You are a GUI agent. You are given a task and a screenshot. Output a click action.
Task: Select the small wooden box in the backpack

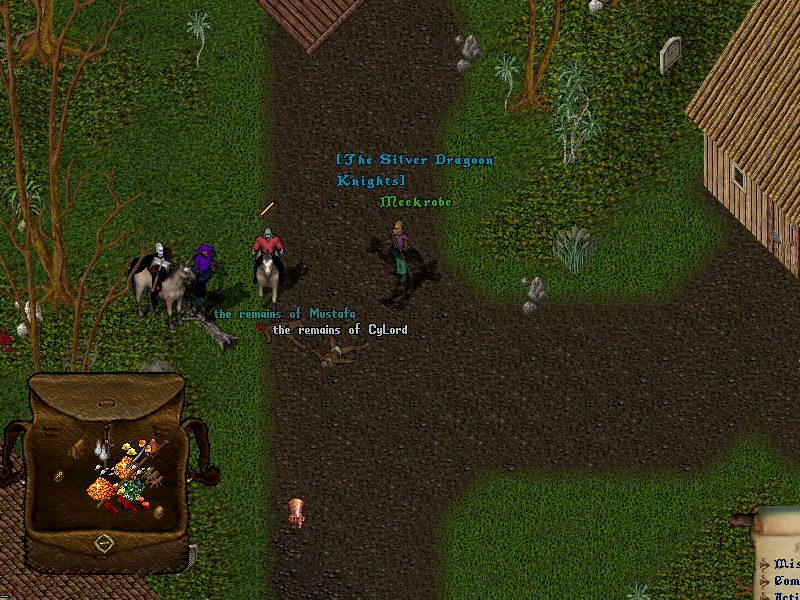[158, 512]
